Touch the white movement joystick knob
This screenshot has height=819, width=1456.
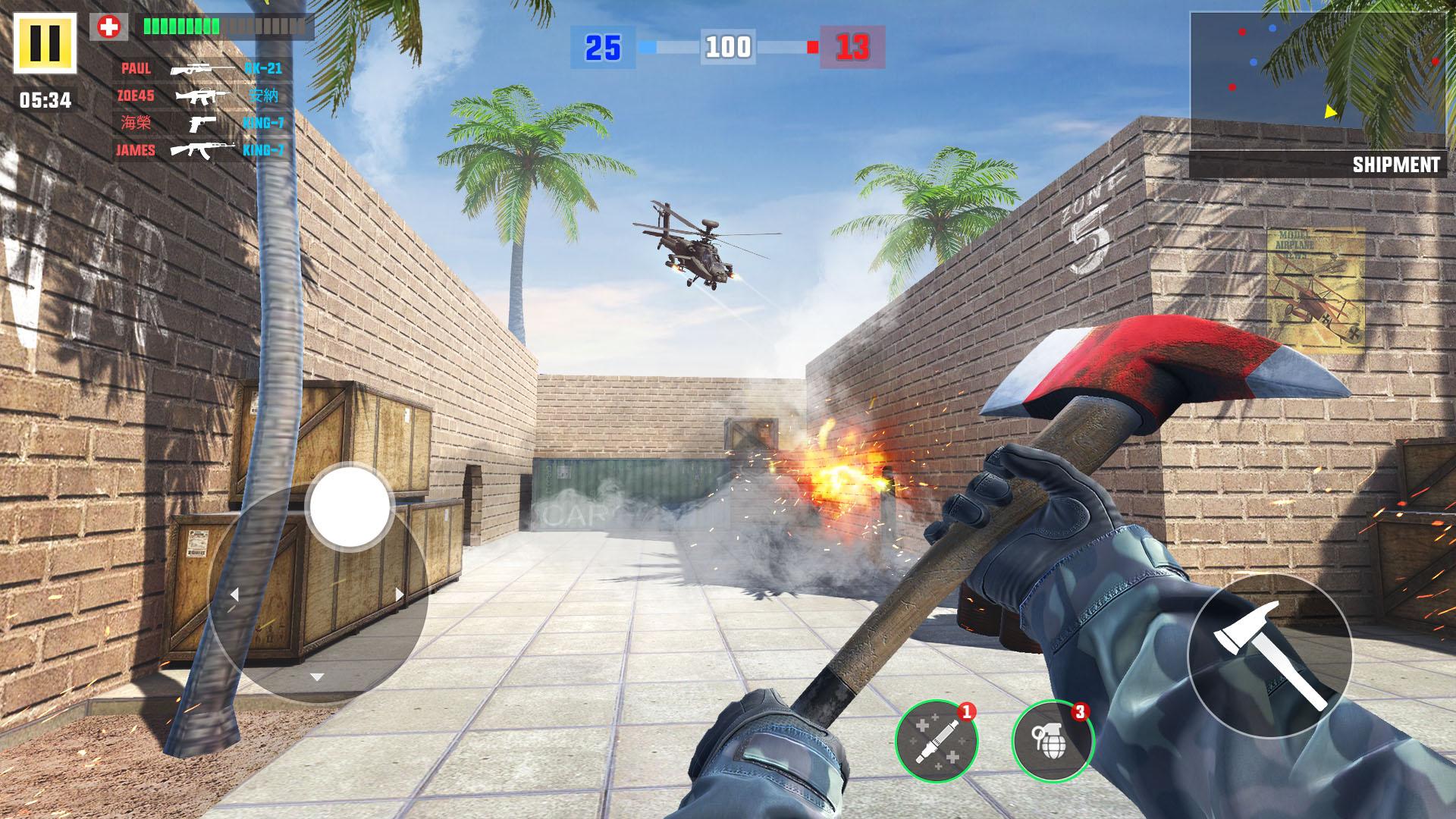pos(350,507)
